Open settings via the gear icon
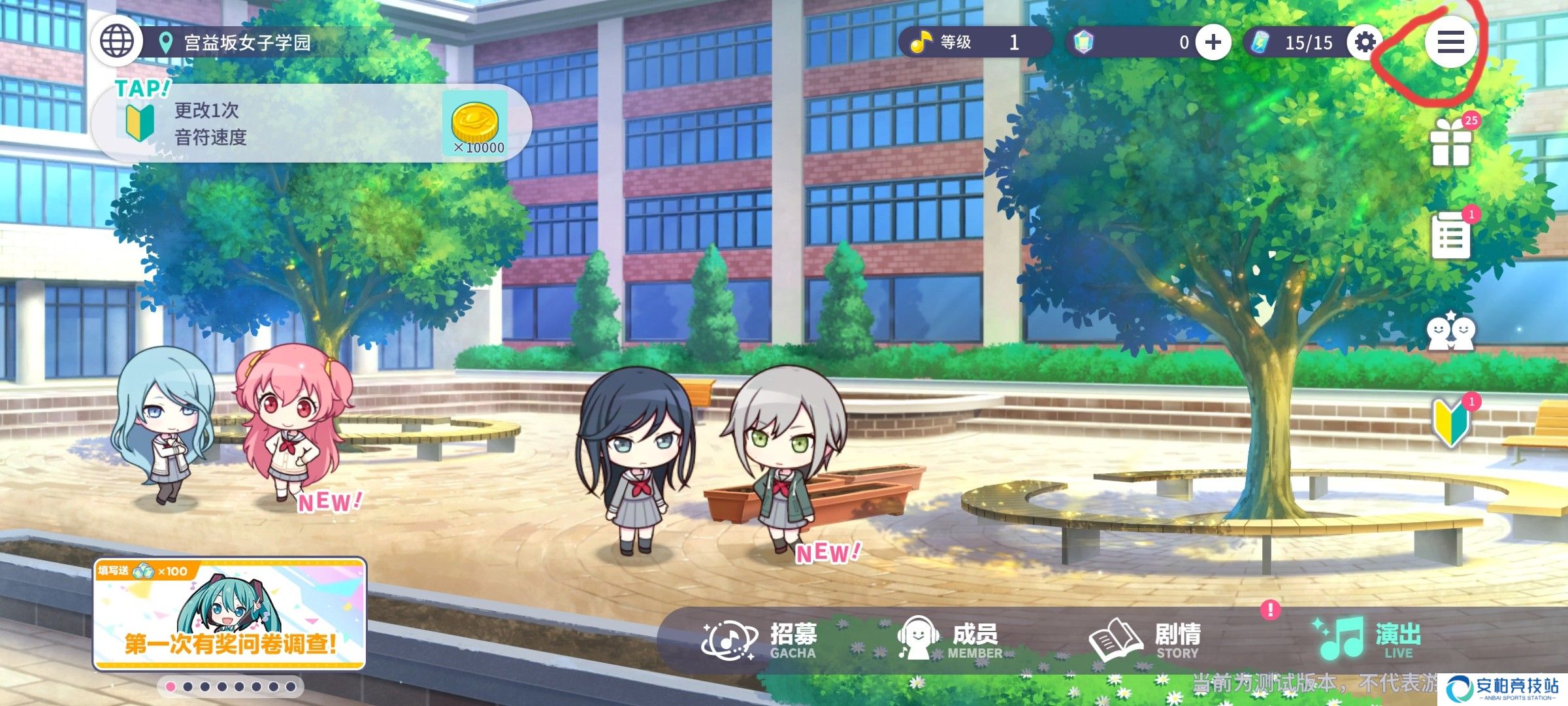This screenshot has height=706, width=1568. pyautogui.click(x=1365, y=42)
